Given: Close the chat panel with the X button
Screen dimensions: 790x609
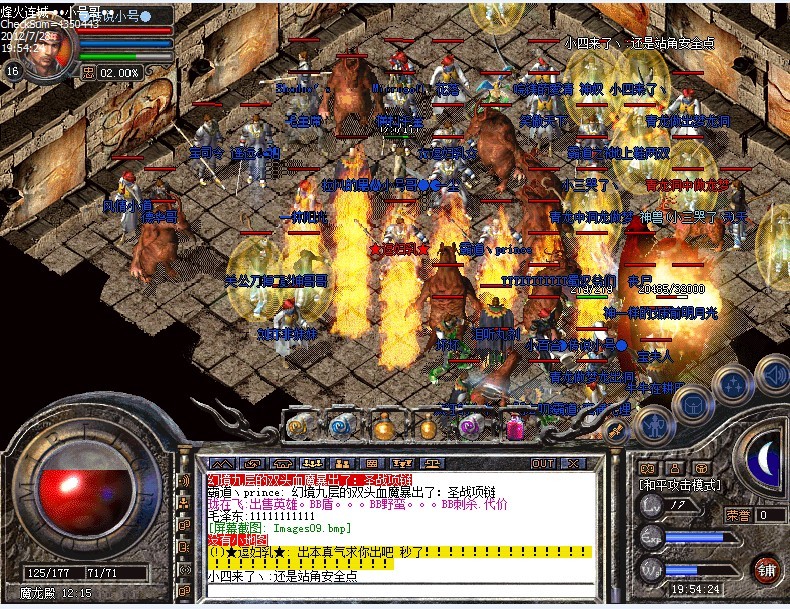Looking at the screenshot, I should pyautogui.click(x=573, y=464).
